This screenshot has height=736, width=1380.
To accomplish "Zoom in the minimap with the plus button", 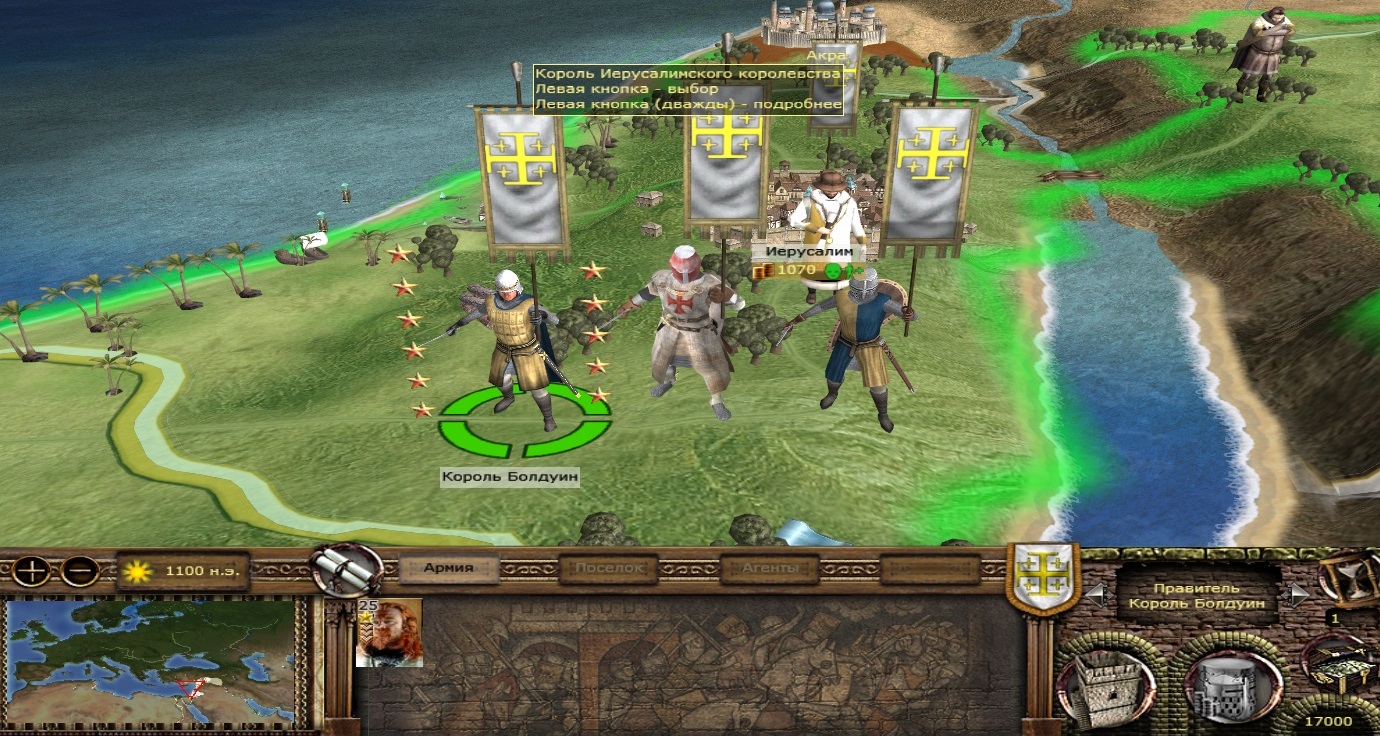I will [x=33, y=572].
